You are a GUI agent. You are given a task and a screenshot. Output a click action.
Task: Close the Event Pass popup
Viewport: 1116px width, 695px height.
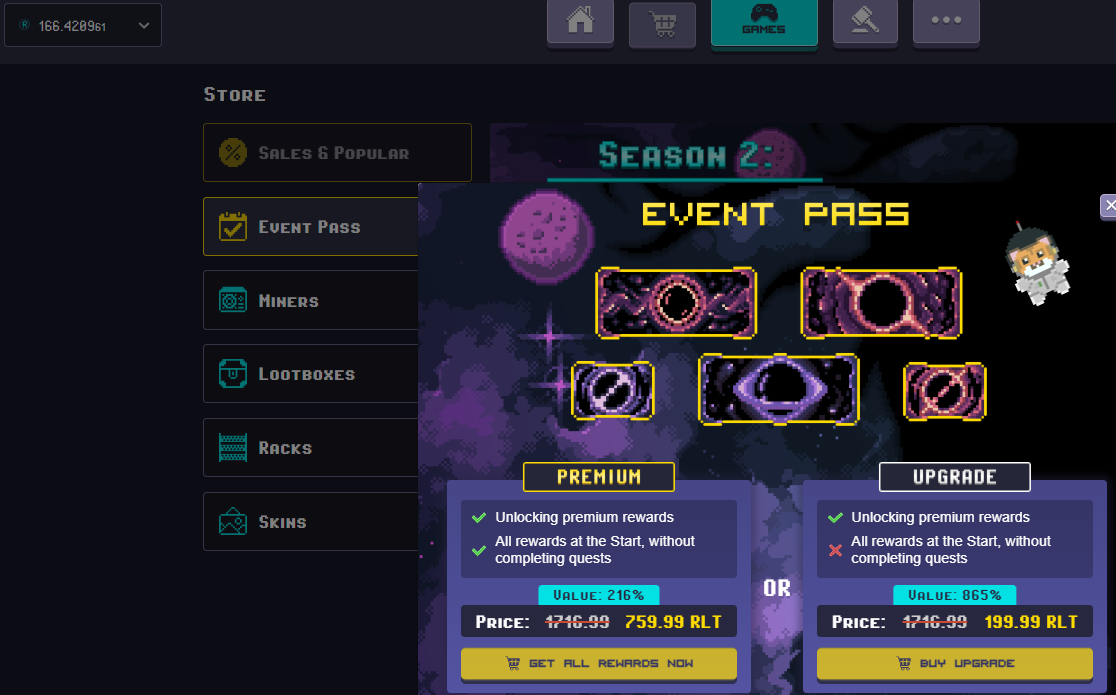click(1108, 206)
